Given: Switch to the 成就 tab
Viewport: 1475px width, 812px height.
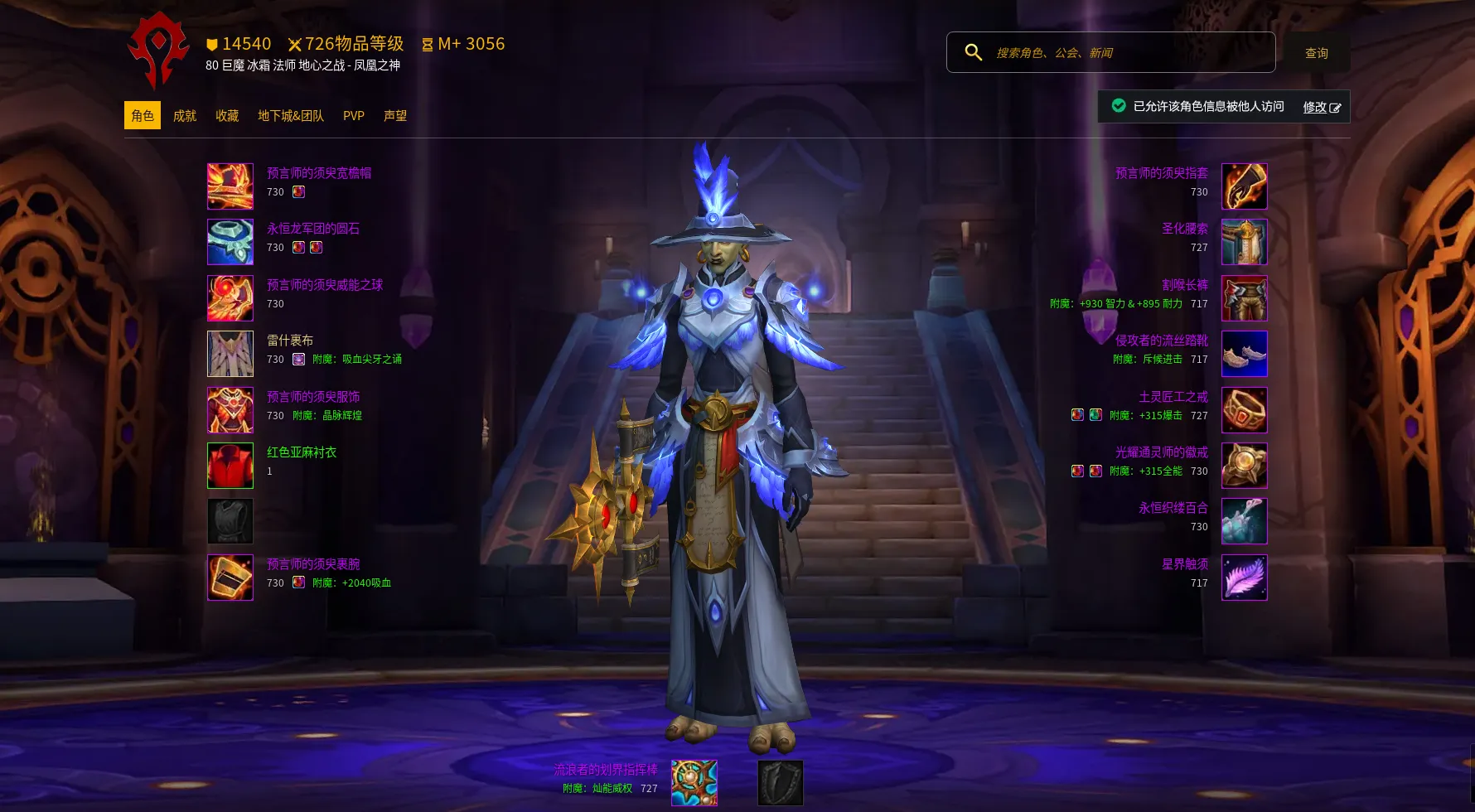Looking at the screenshot, I should (185, 116).
